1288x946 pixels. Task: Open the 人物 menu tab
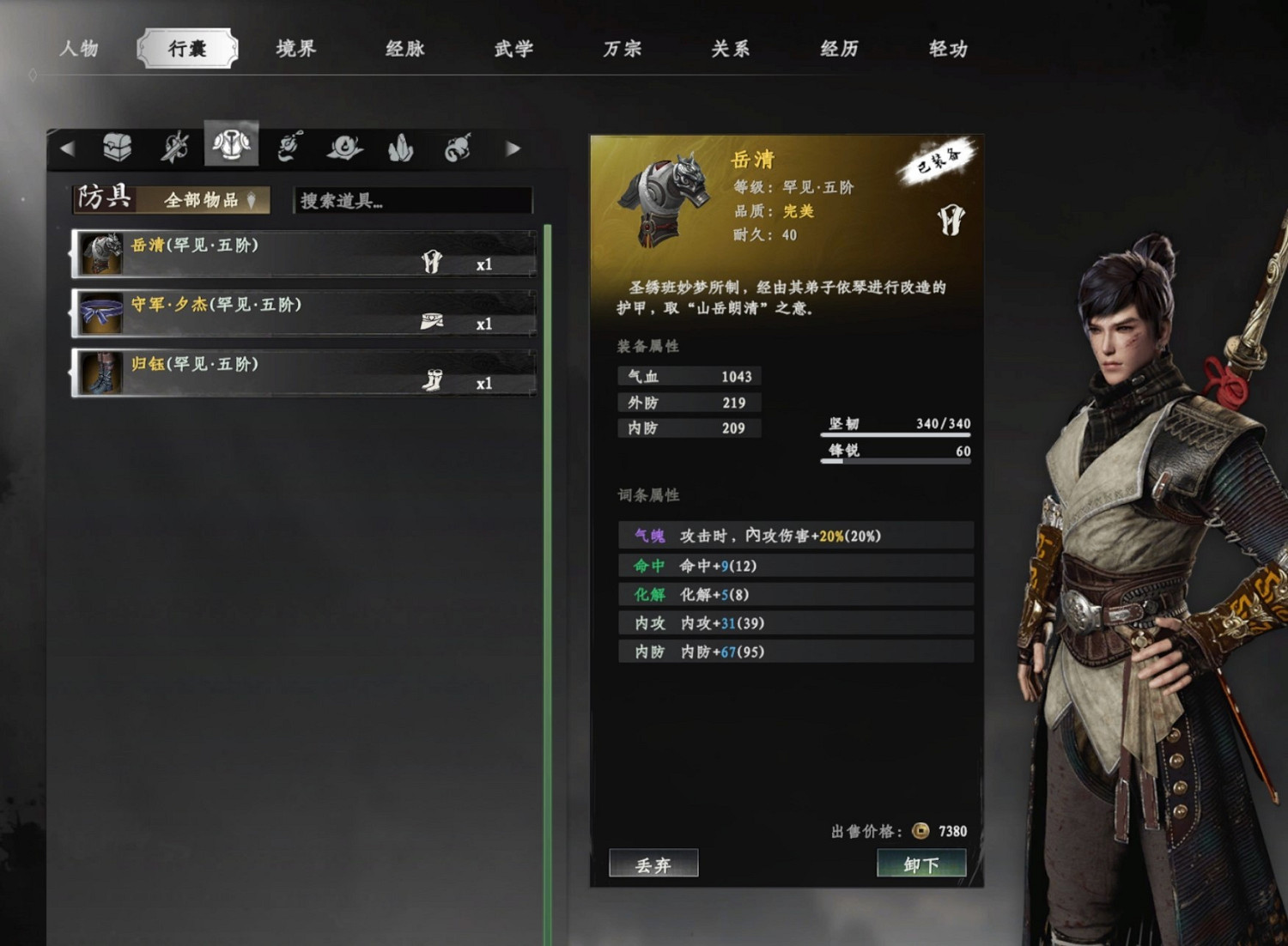(x=81, y=49)
